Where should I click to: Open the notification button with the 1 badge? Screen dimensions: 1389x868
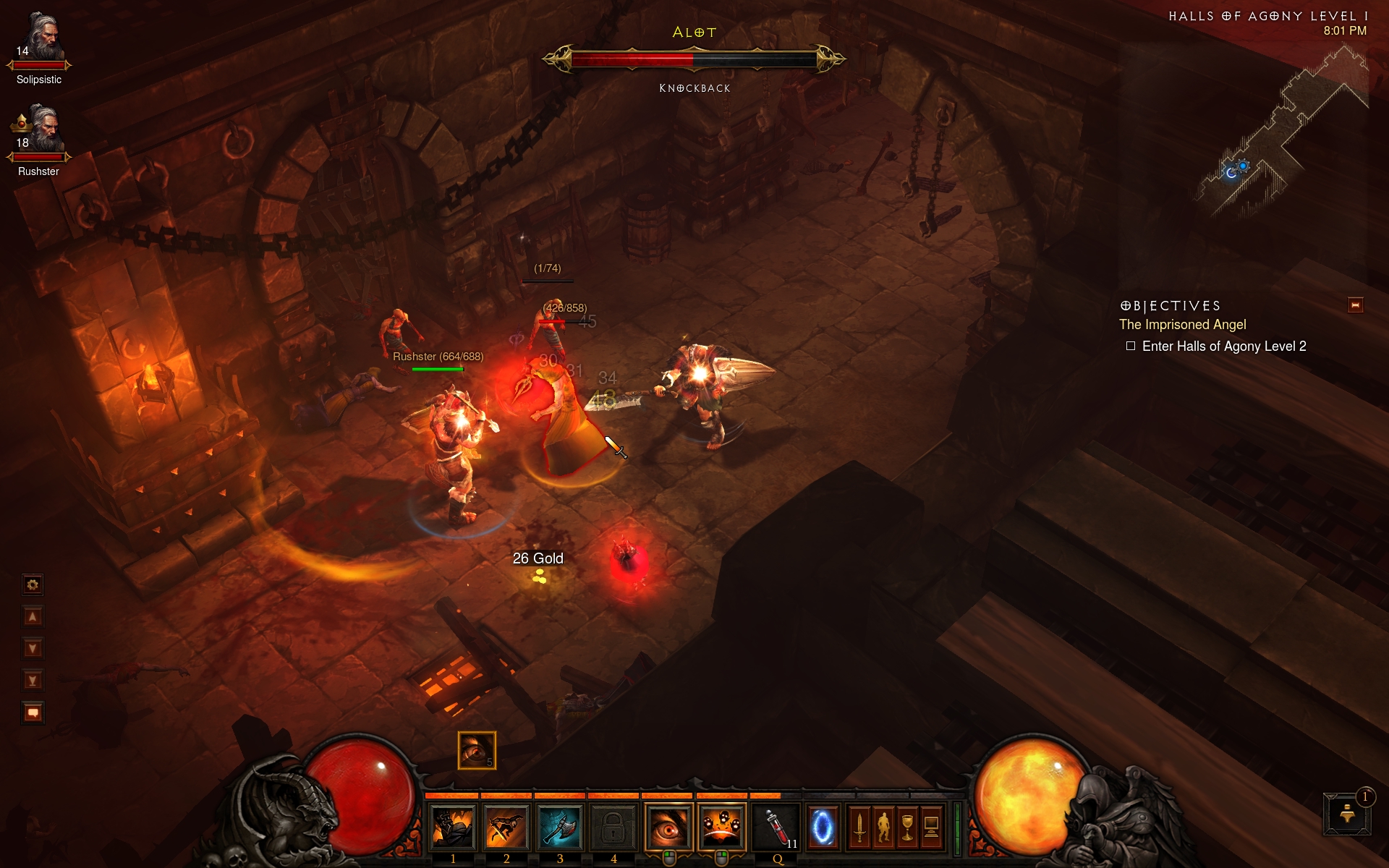[x=1348, y=814]
